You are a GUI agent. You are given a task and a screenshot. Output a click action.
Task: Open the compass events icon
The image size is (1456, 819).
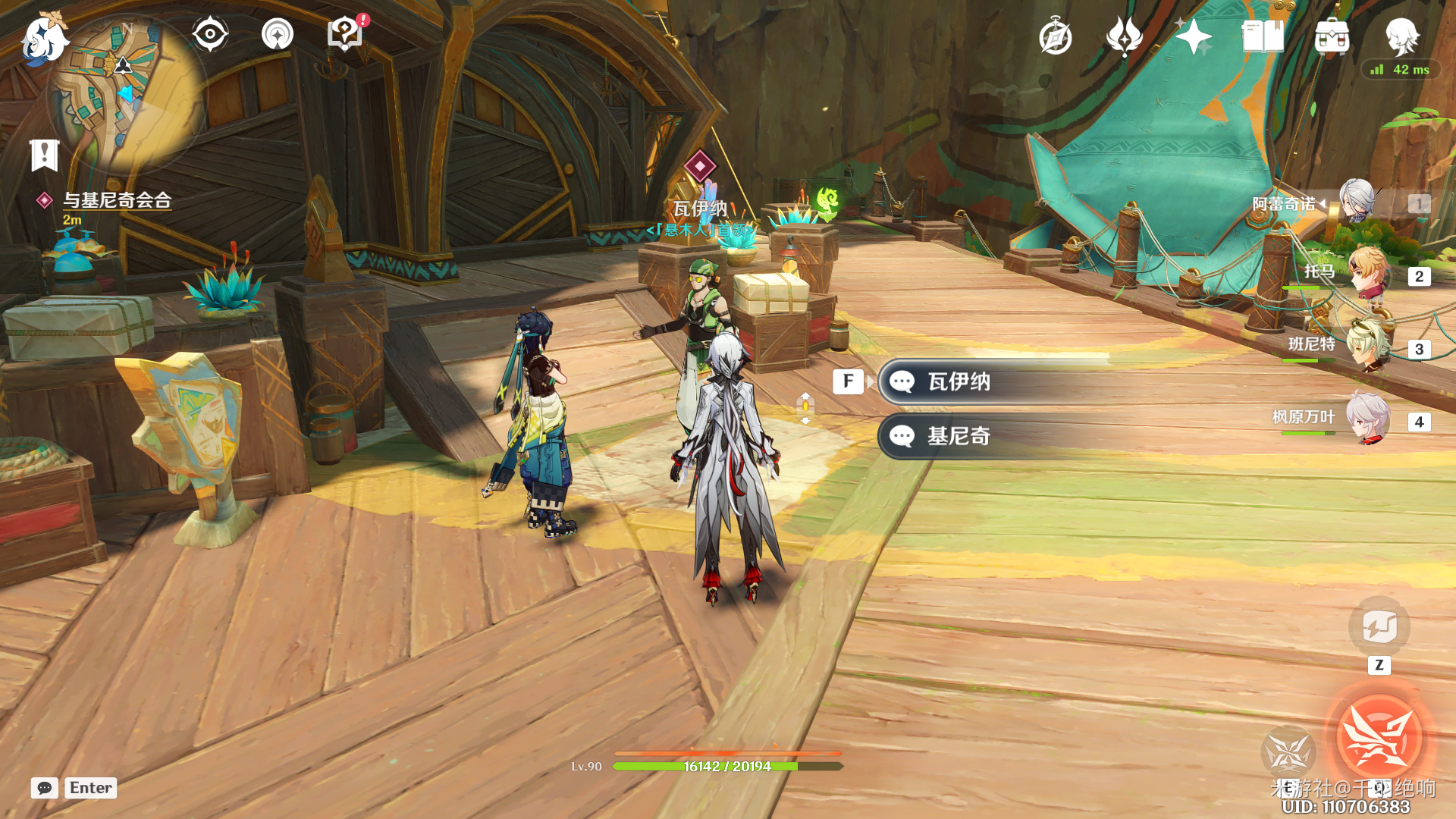pos(1055,37)
